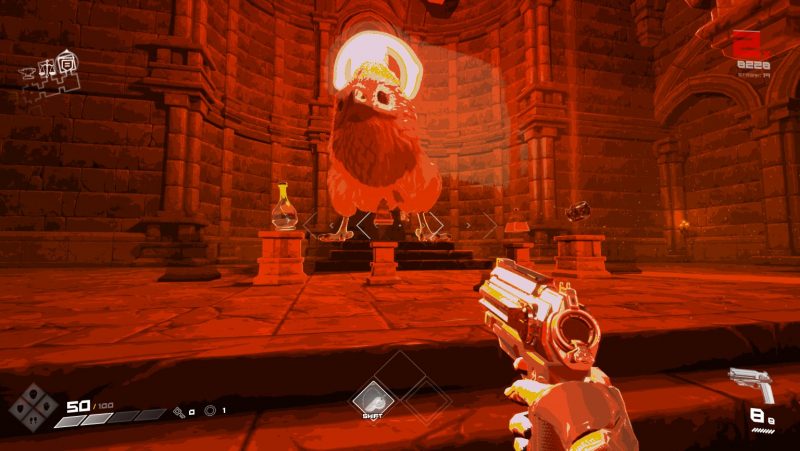Select the balance scales marker on minimap
Screen dimensions: 800x451
[x=46, y=67]
